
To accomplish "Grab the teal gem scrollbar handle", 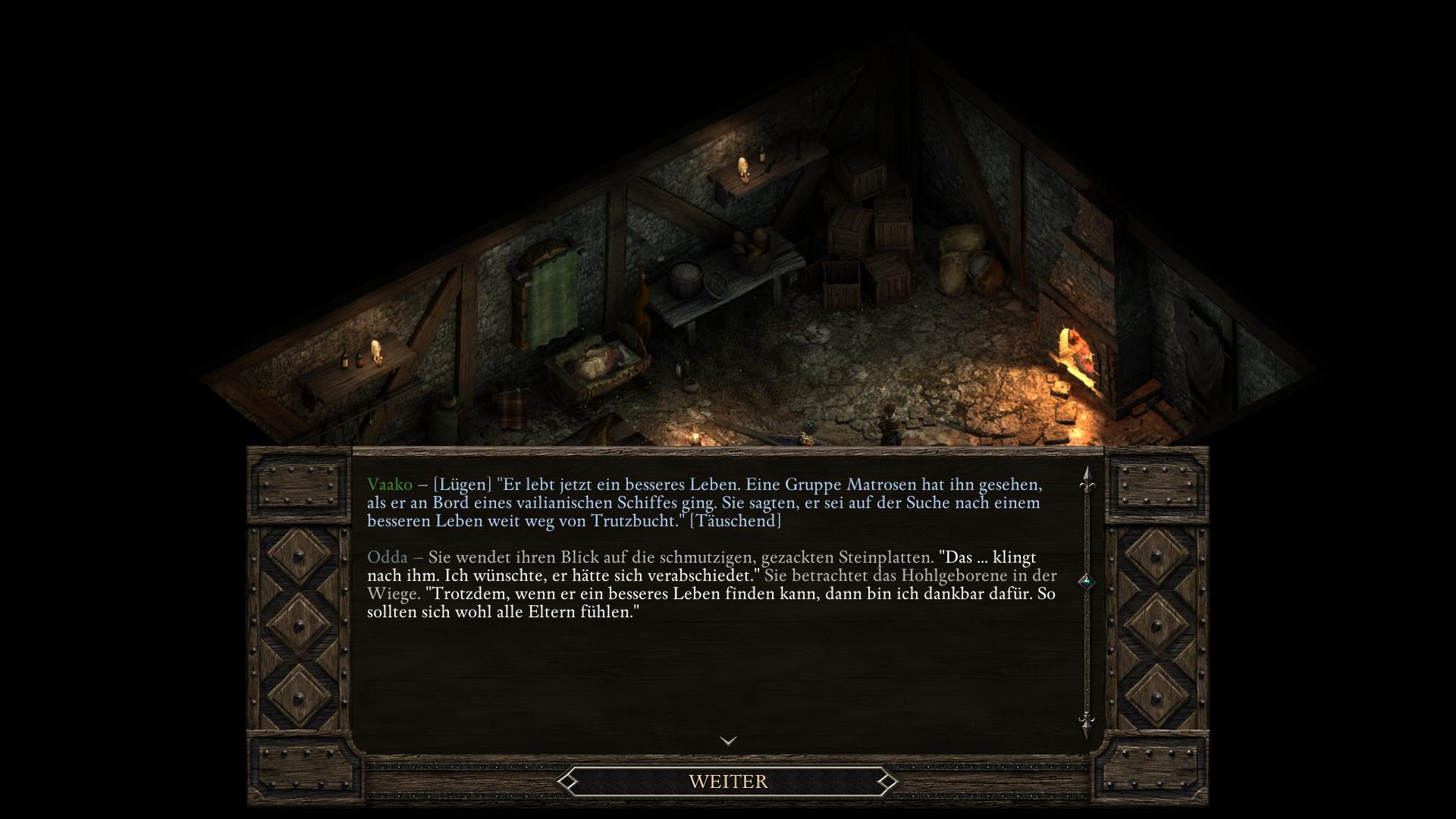I will 1087,582.
